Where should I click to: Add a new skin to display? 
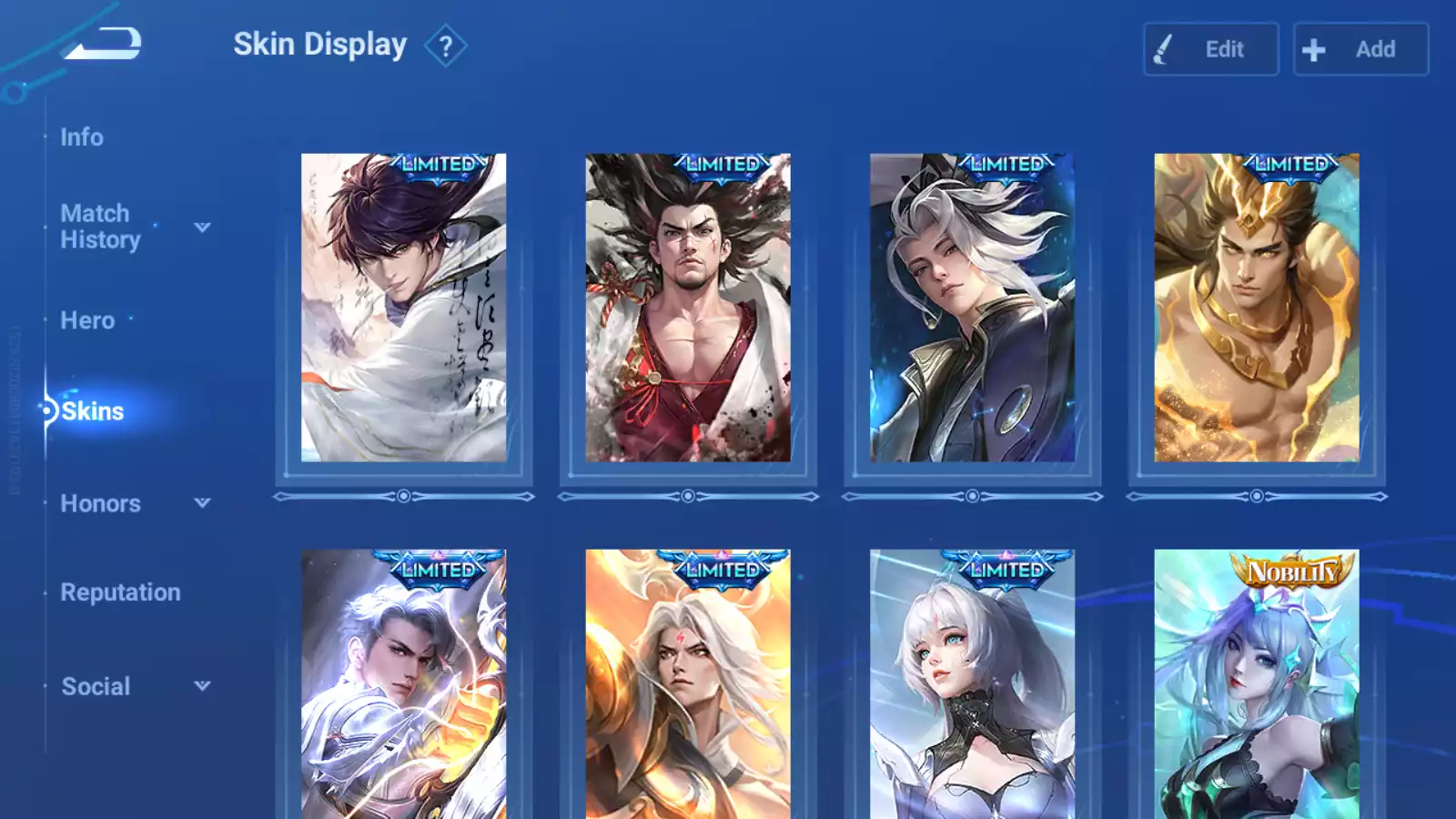pyautogui.click(x=1360, y=49)
